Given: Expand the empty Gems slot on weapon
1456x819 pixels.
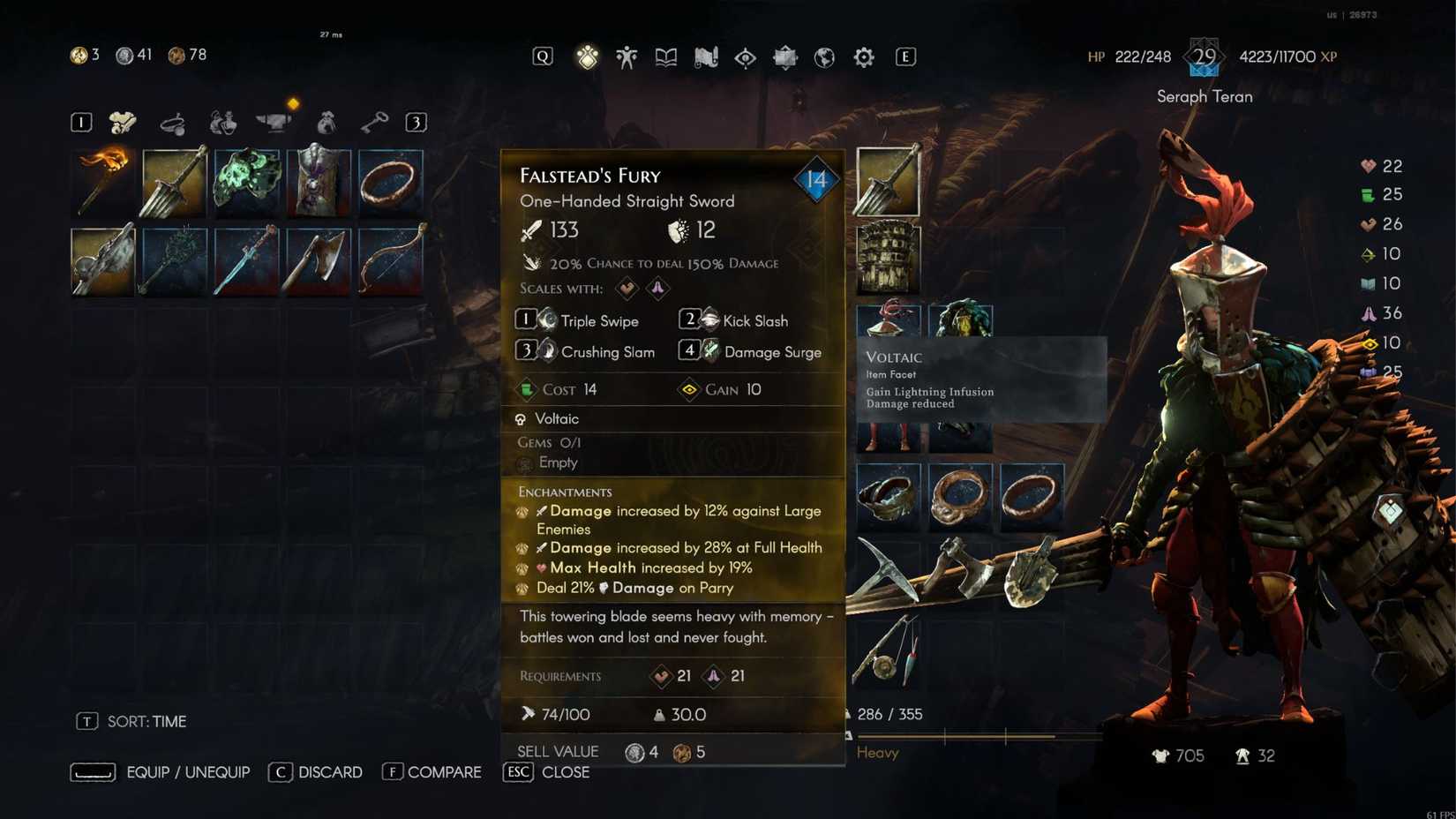Looking at the screenshot, I should click(558, 462).
